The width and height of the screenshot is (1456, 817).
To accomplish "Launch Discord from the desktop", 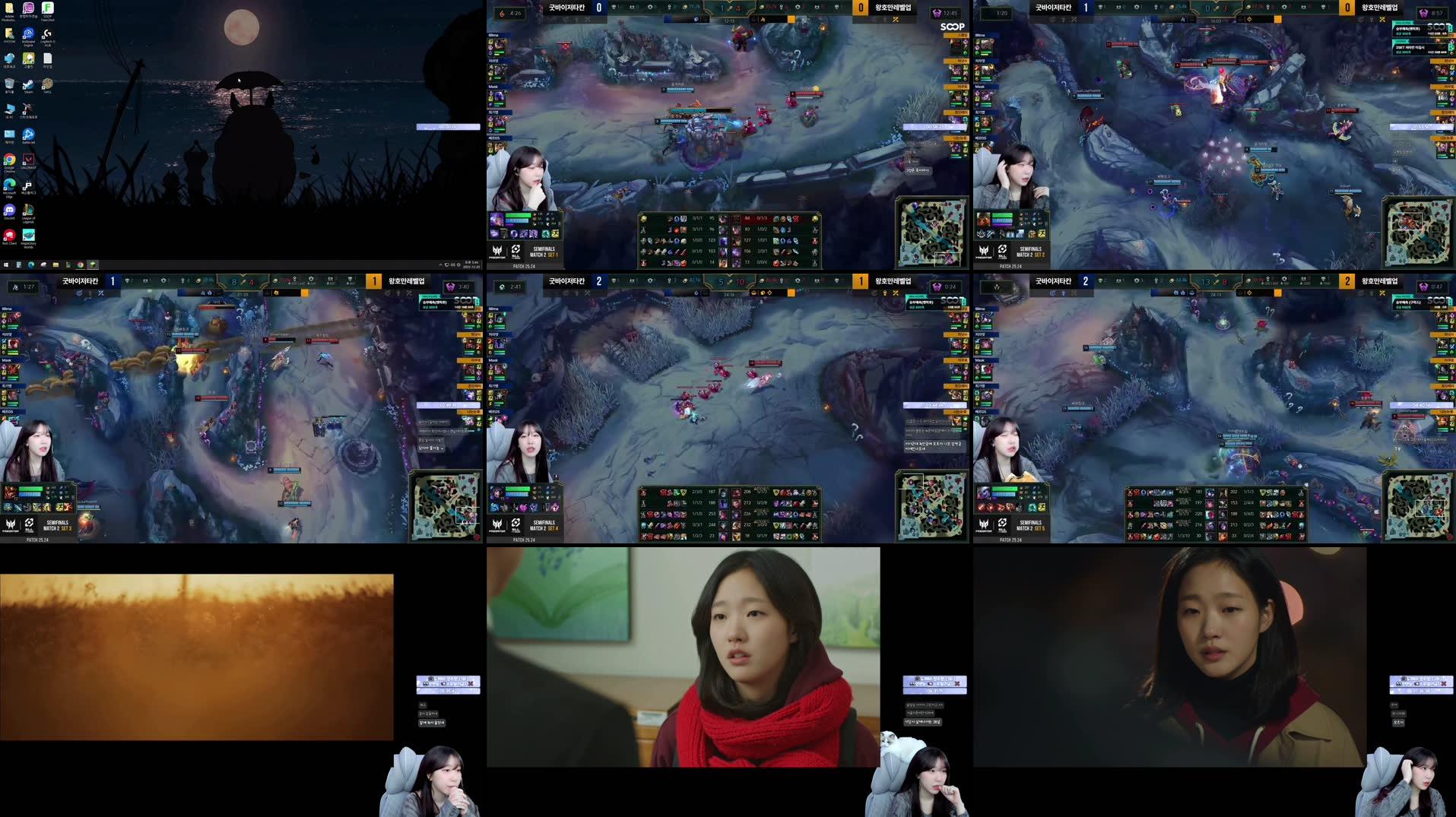I will [8, 211].
